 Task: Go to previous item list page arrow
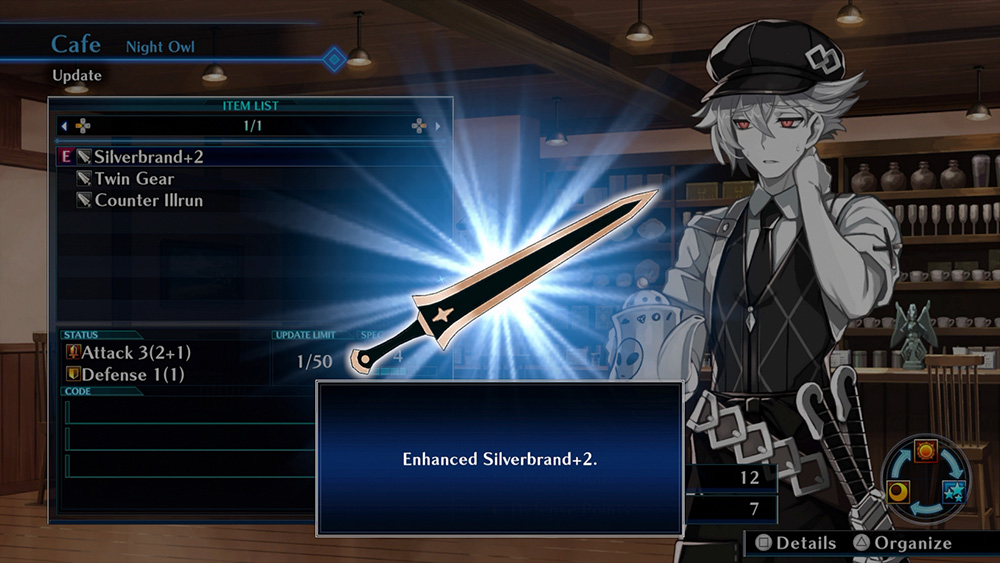coord(65,127)
